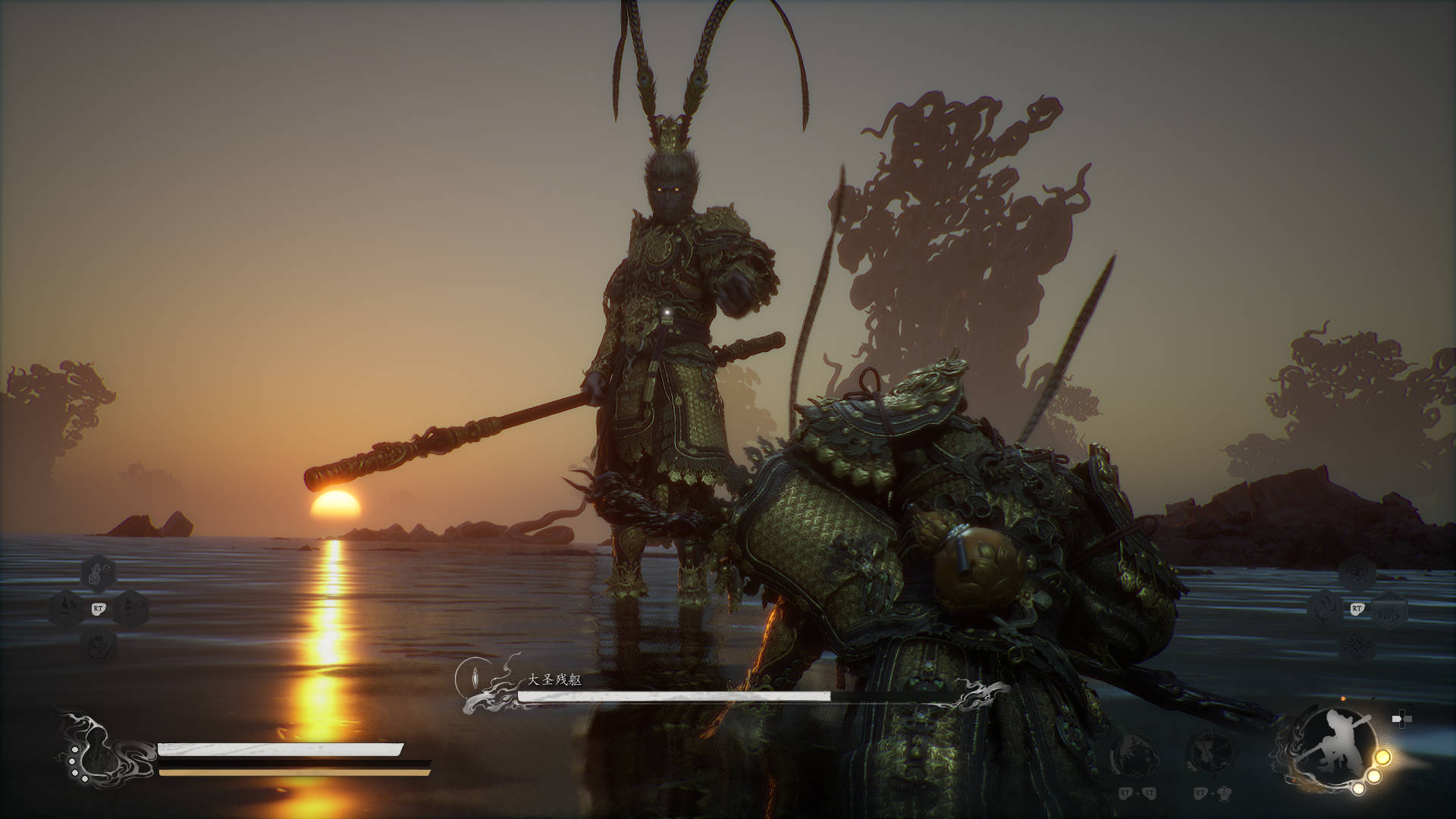
Task: Activate the top skill hexagon in right cluster
Action: coord(1357,573)
